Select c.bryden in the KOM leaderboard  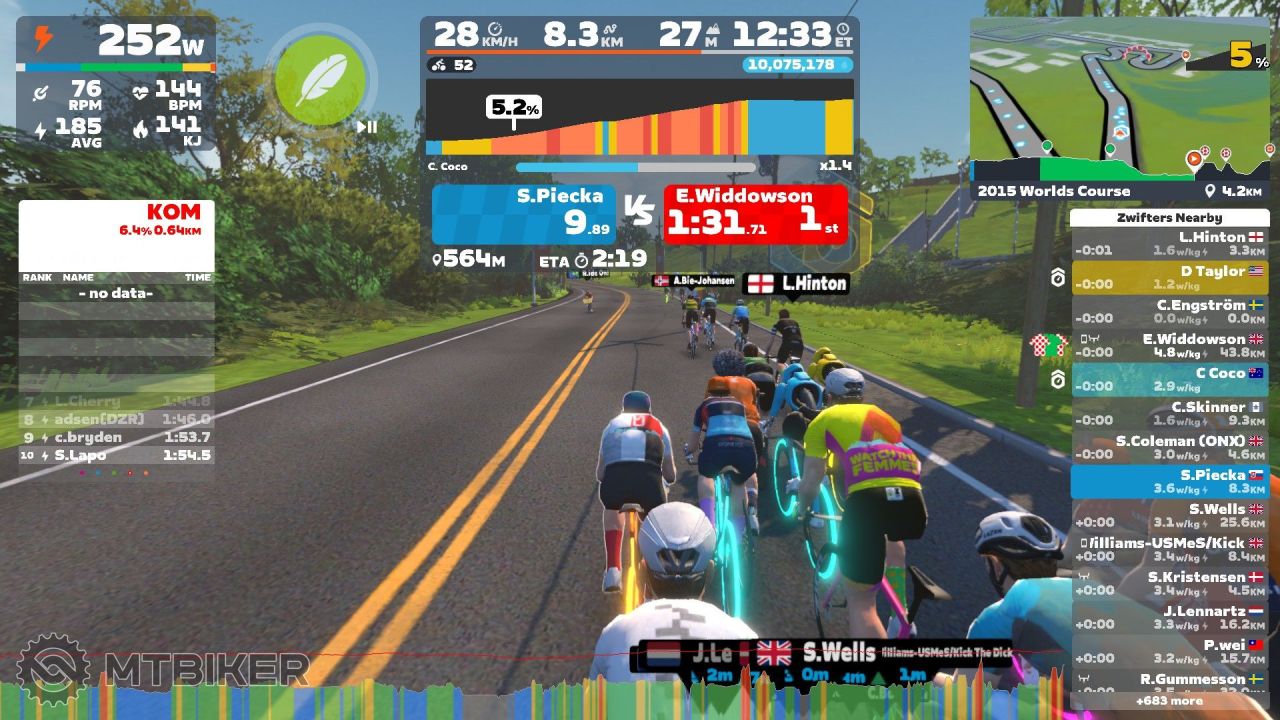coord(116,437)
